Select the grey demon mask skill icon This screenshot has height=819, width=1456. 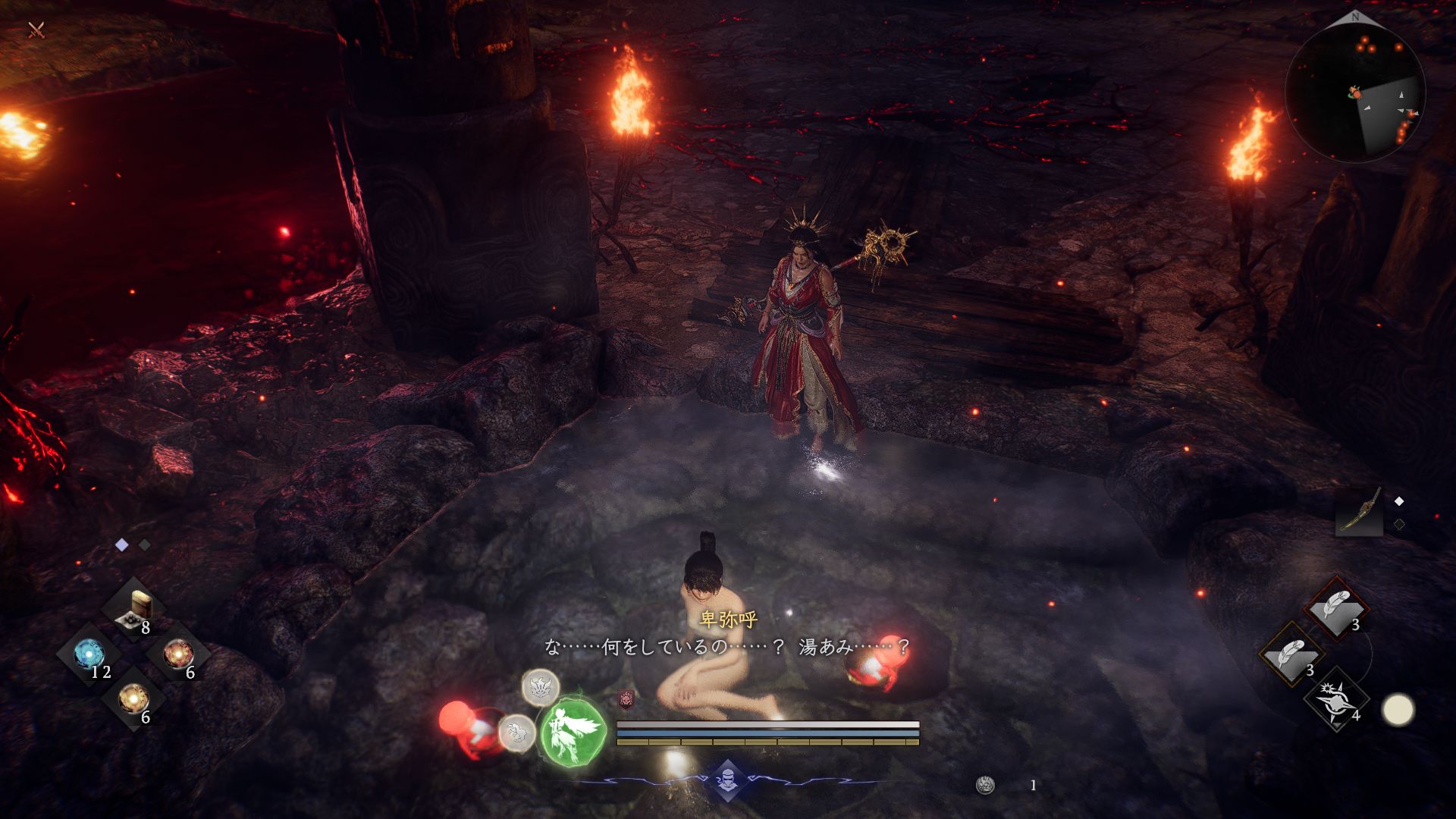click(540, 687)
